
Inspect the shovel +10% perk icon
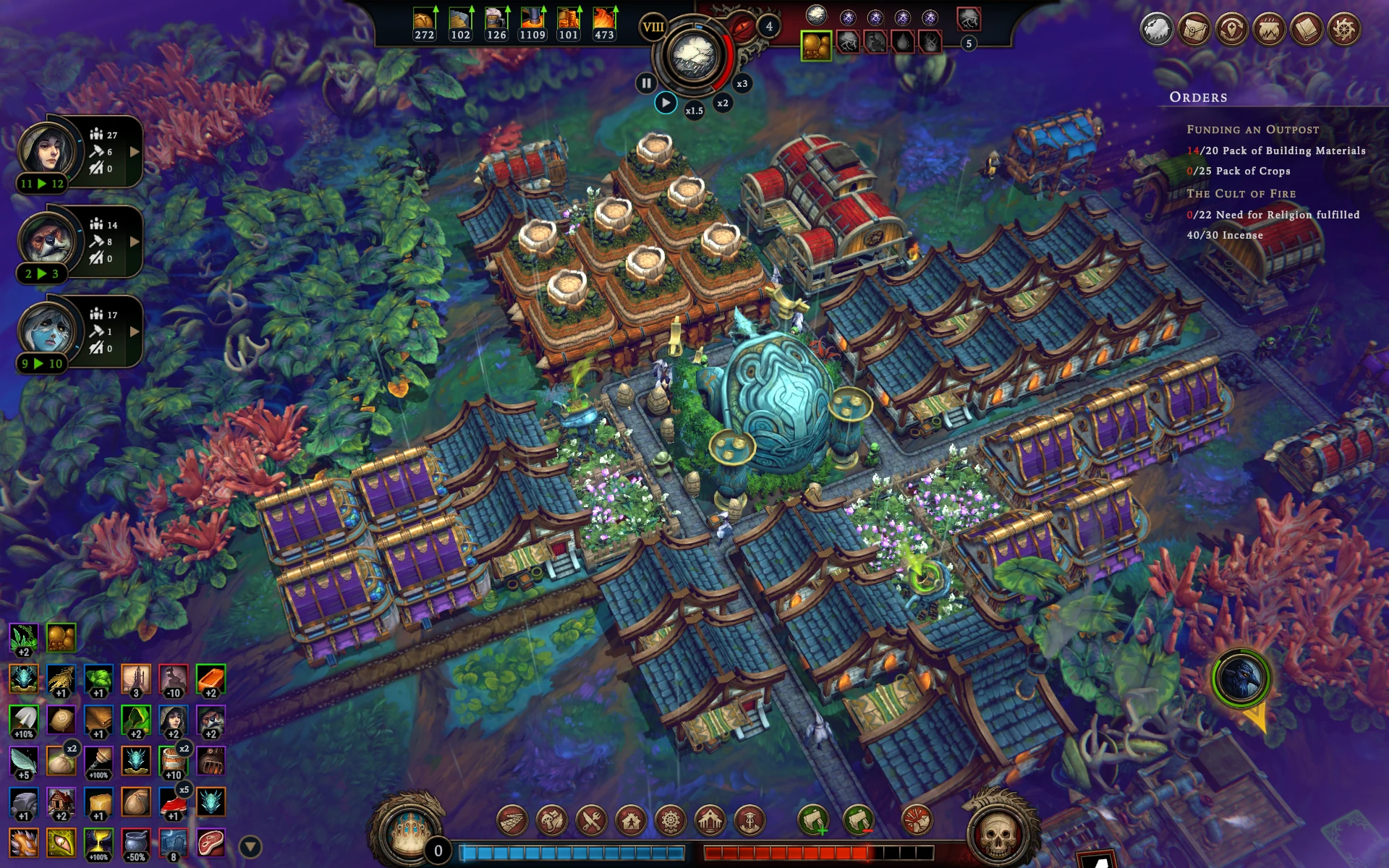pyautogui.click(x=24, y=721)
